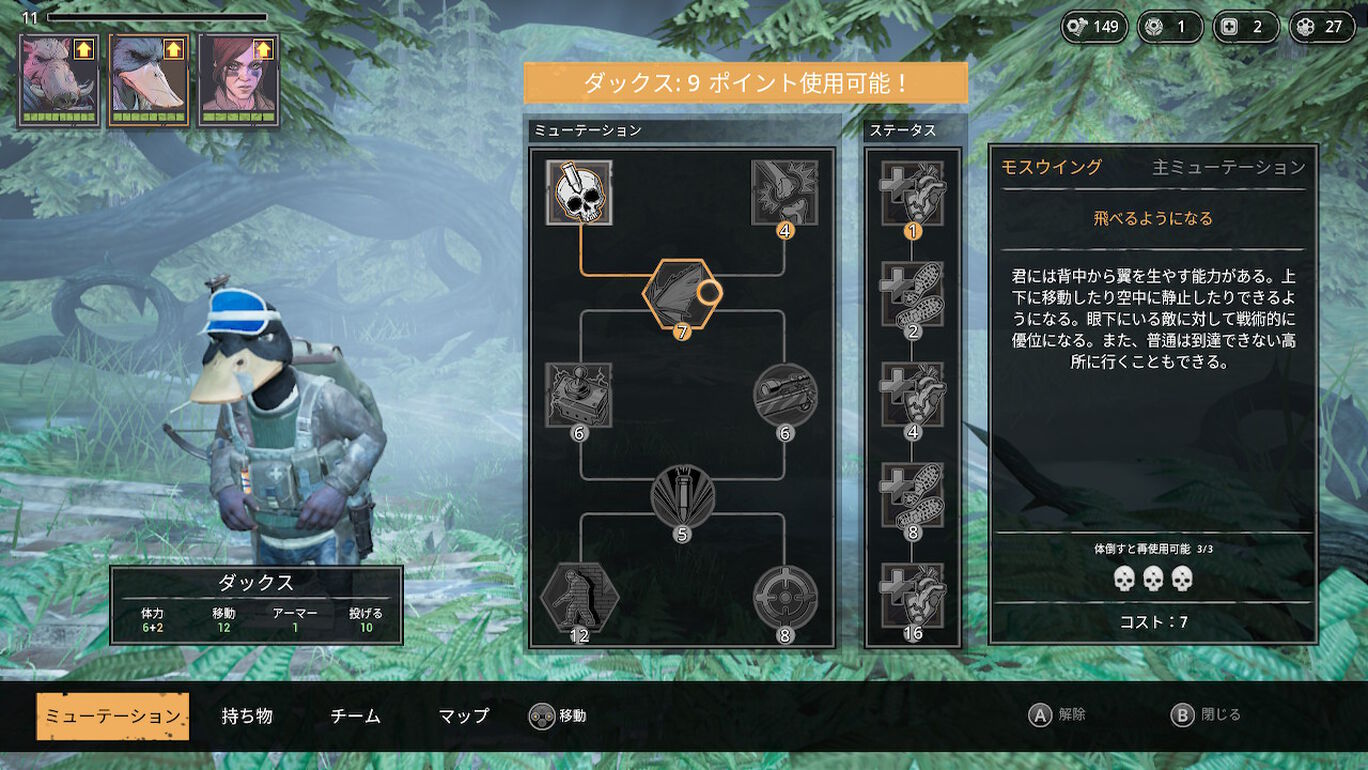
Task: Pick the bullet burst mutation costing 5
Action: [682, 497]
